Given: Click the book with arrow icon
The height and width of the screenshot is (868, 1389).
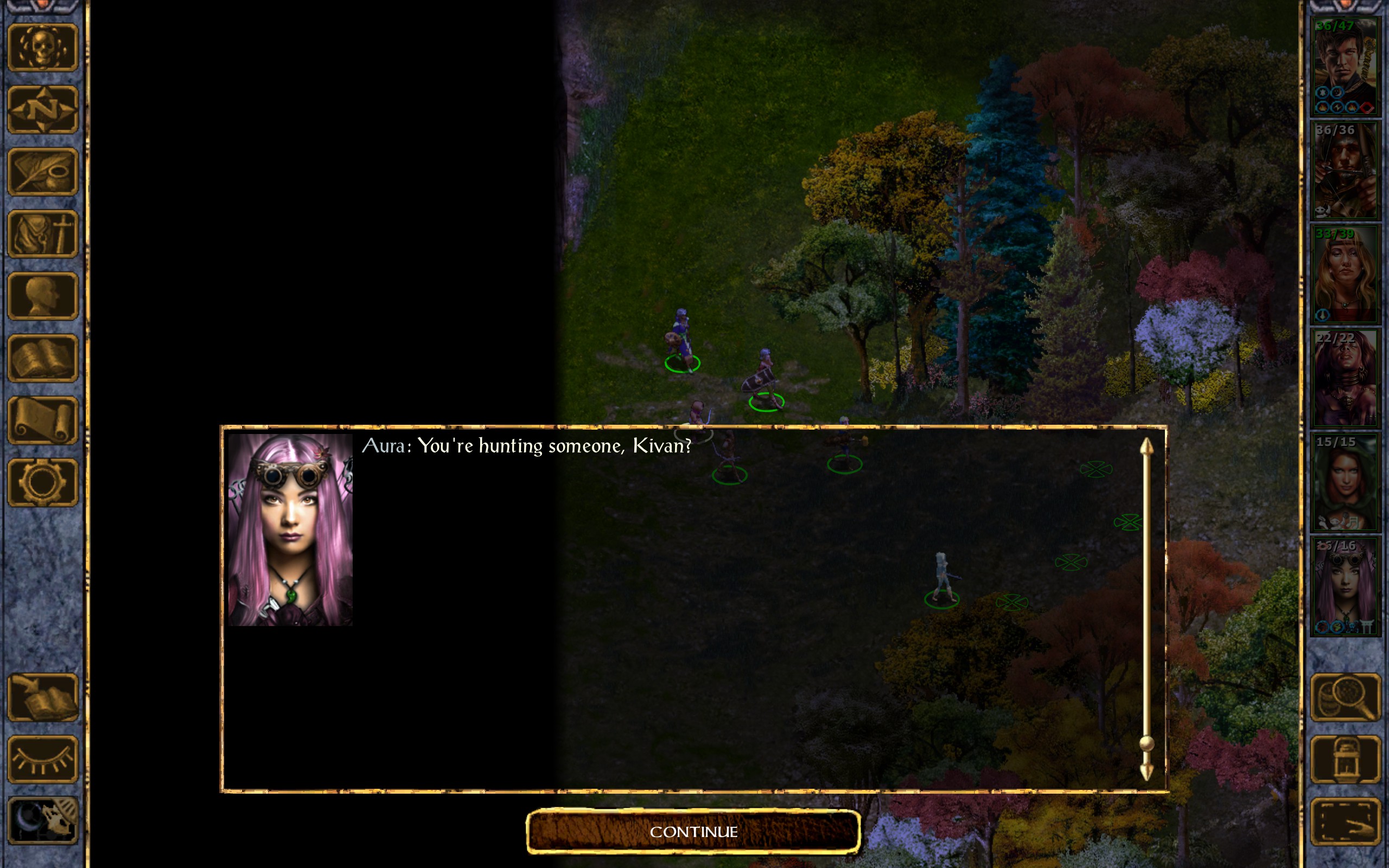Looking at the screenshot, I should [x=42, y=698].
